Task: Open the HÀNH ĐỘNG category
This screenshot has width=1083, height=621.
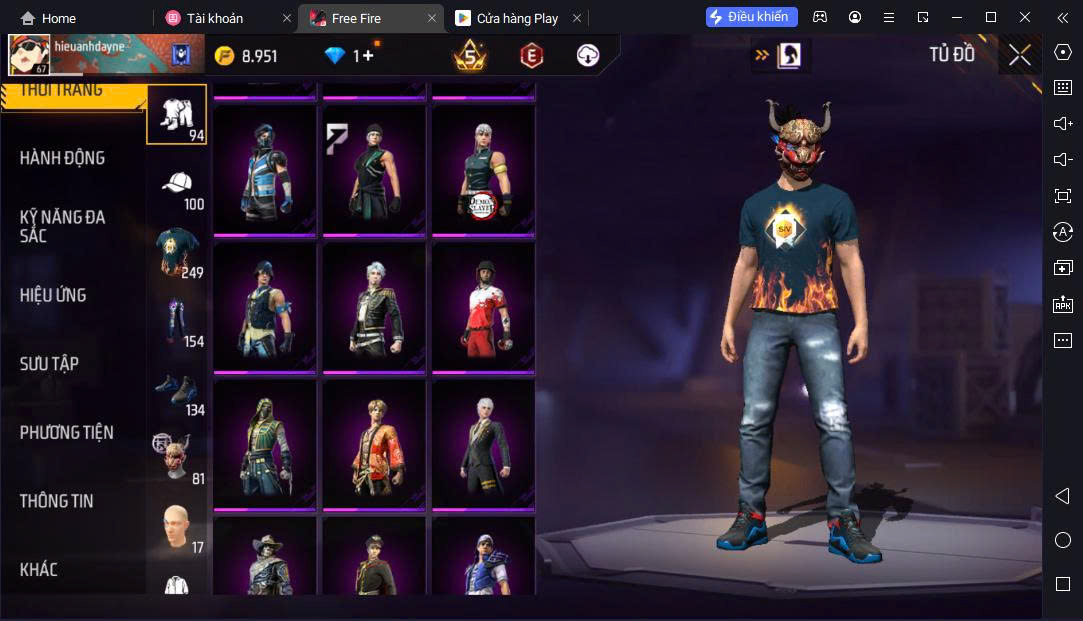Action: point(62,158)
